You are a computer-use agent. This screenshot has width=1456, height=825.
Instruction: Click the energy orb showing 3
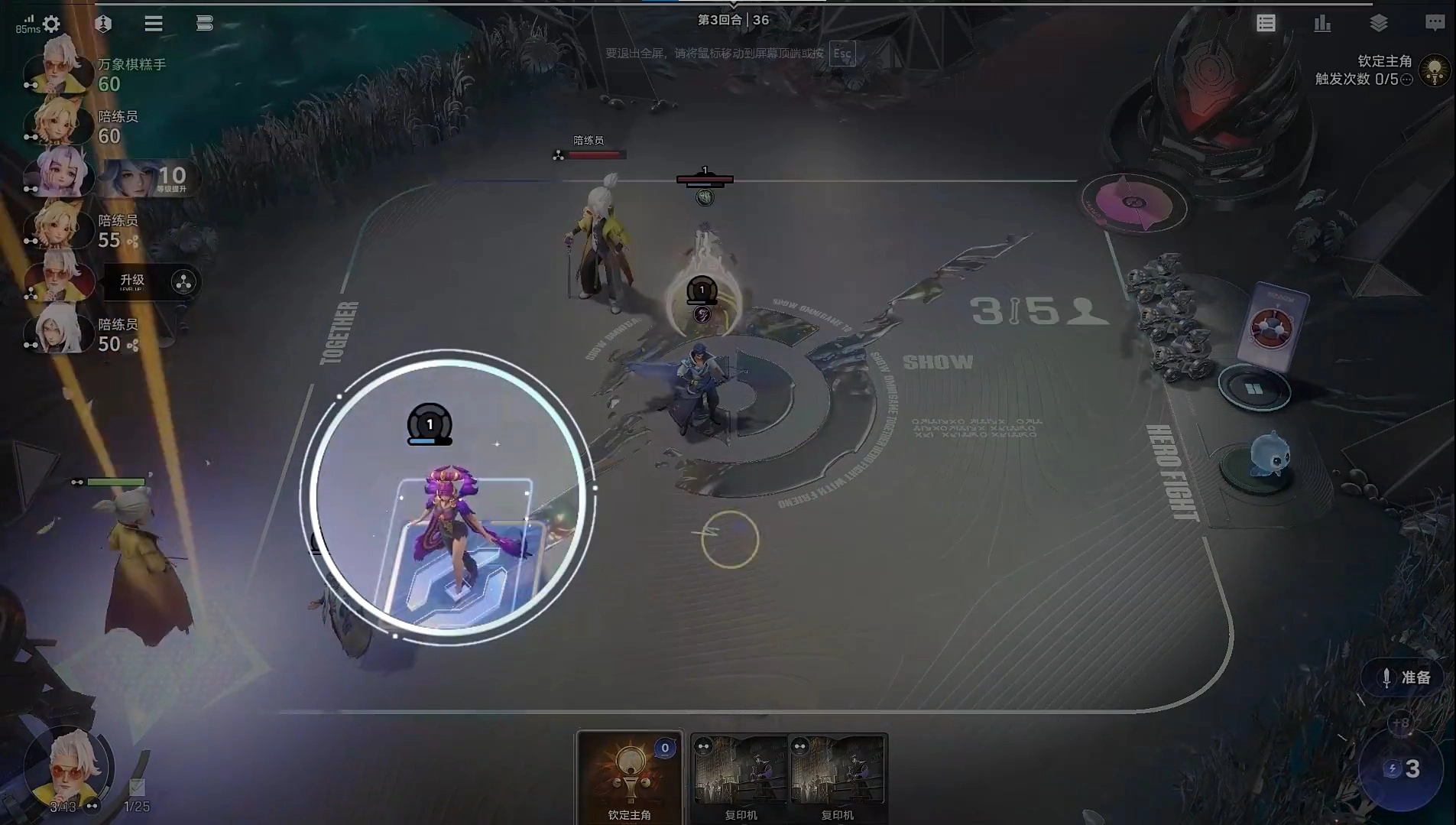(x=1402, y=768)
